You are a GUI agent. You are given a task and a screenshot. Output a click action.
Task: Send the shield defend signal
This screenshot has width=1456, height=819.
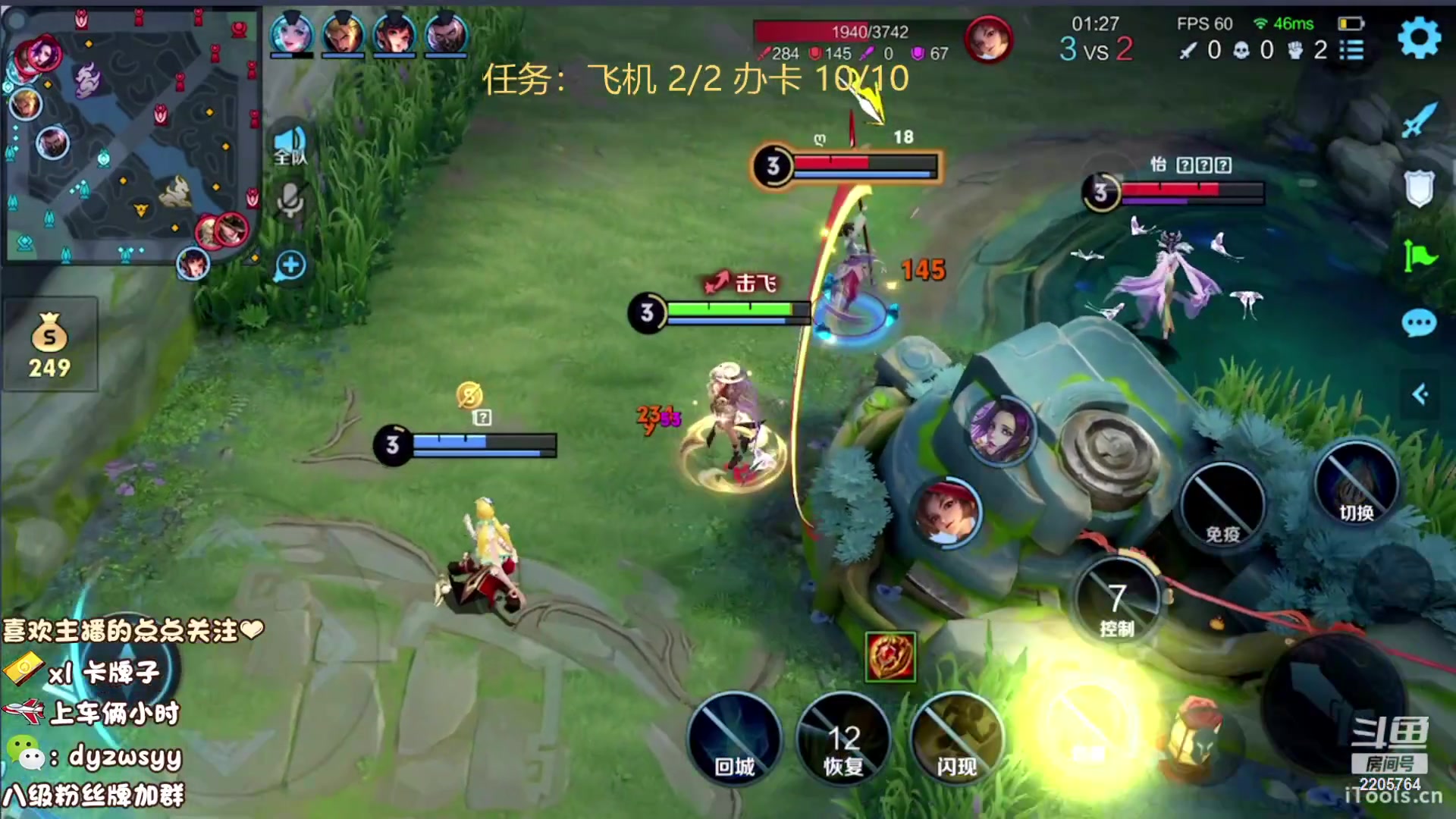tap(1418, 187)
